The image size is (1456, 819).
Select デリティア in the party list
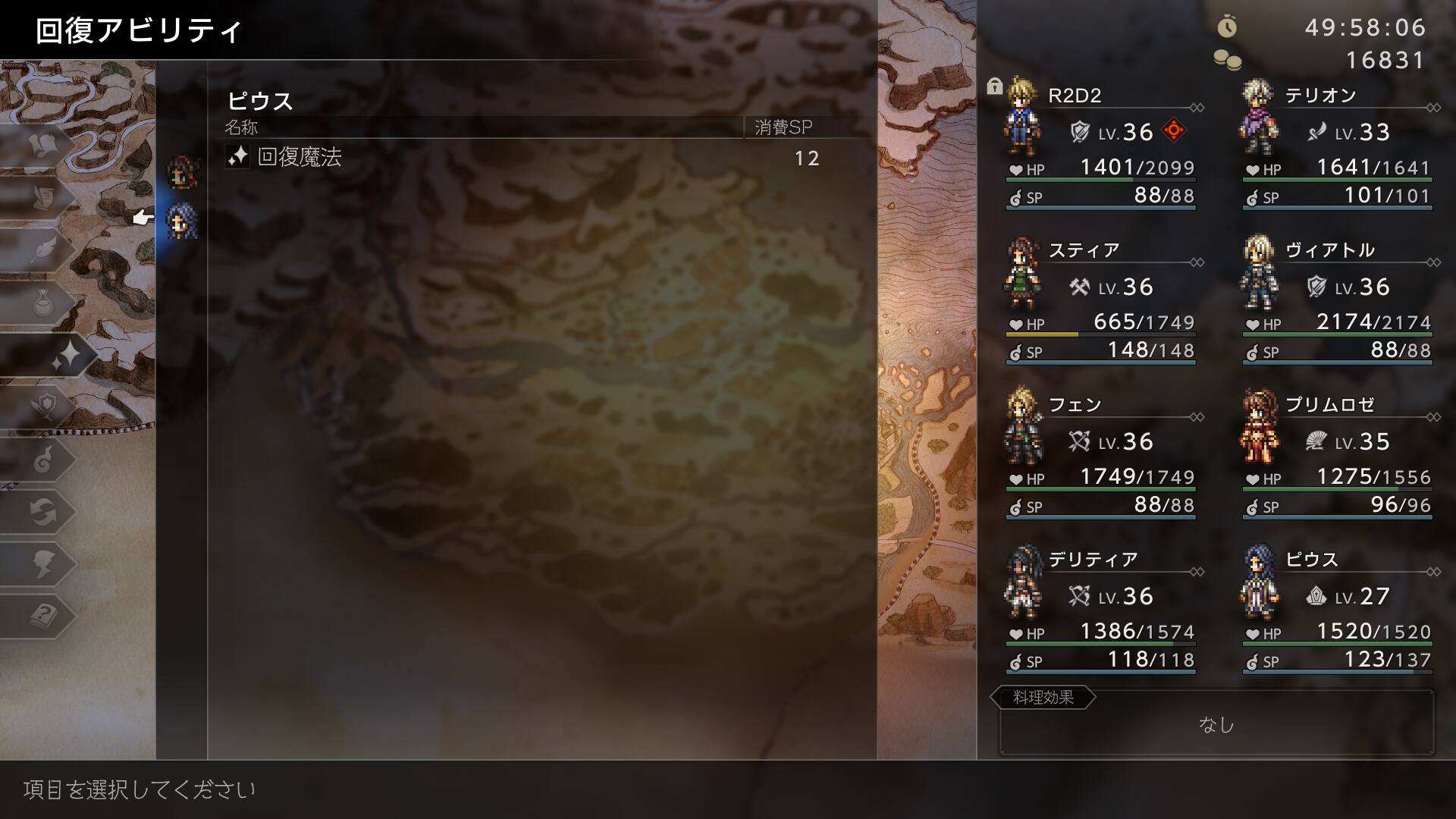click(1100, 608)
